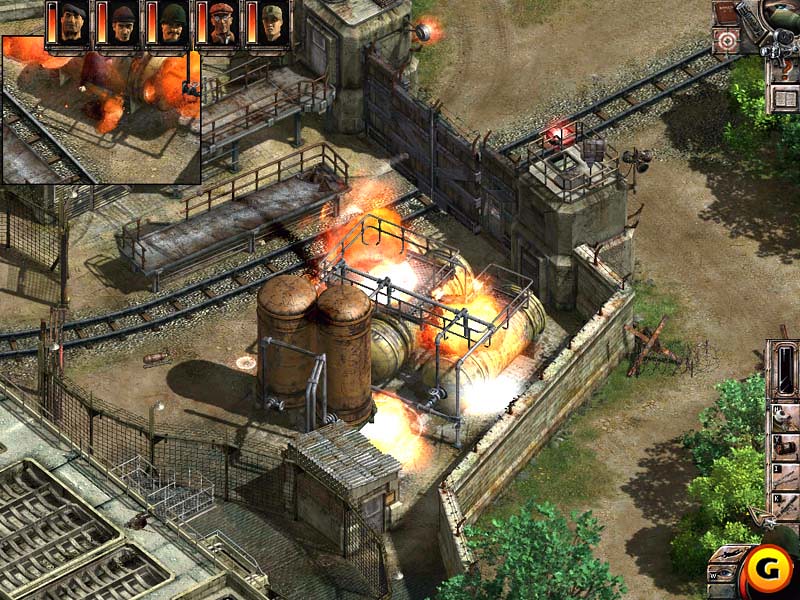This screenshot has width=800, height=600.
Task: Select the commando with the green helmet
Action: point(172,23)
